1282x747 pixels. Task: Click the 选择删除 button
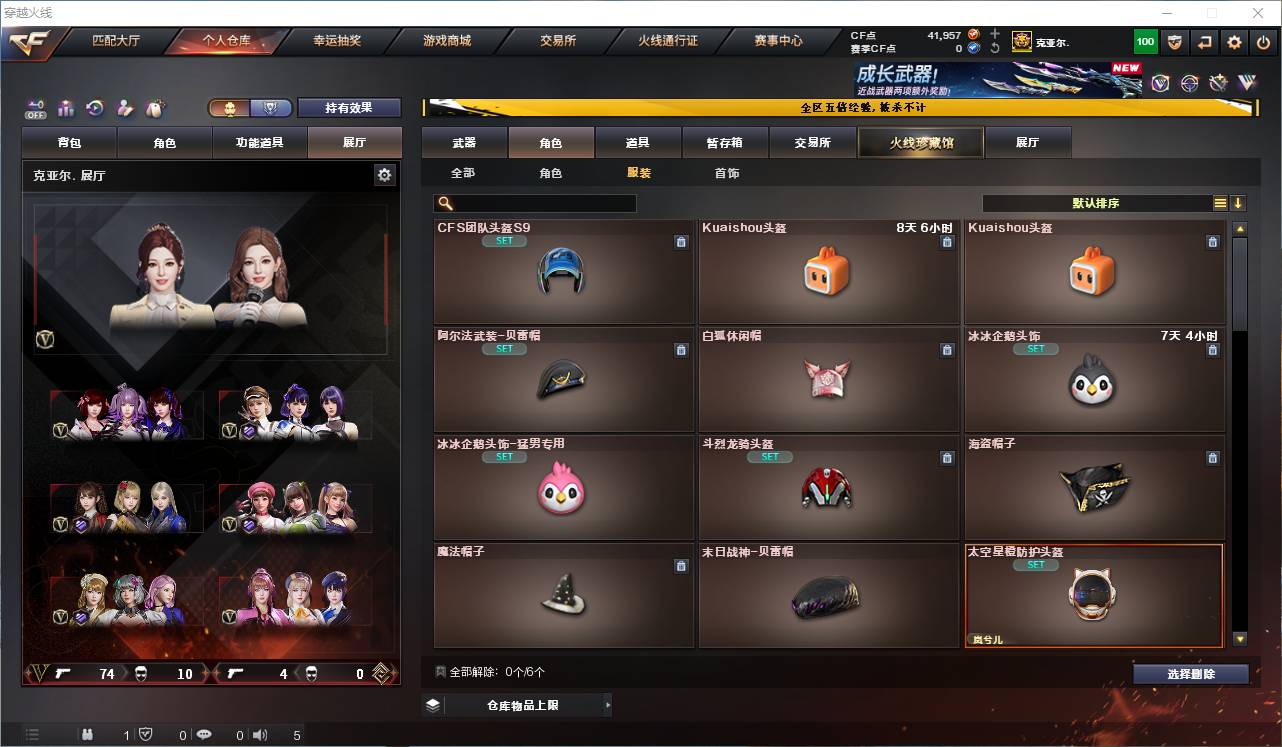[1190, 673]
